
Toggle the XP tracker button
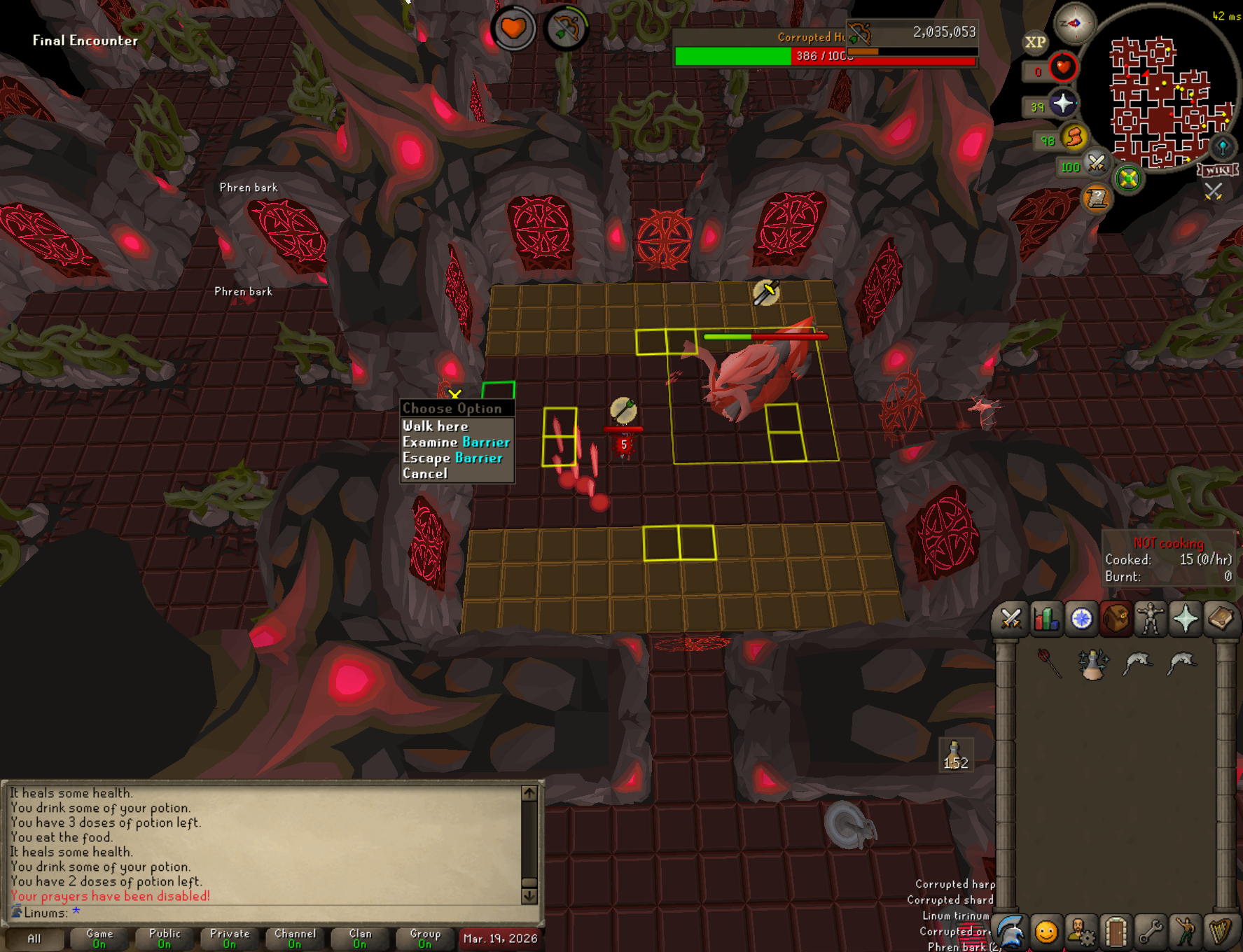pyautogui.click(x=1035, y=42)
